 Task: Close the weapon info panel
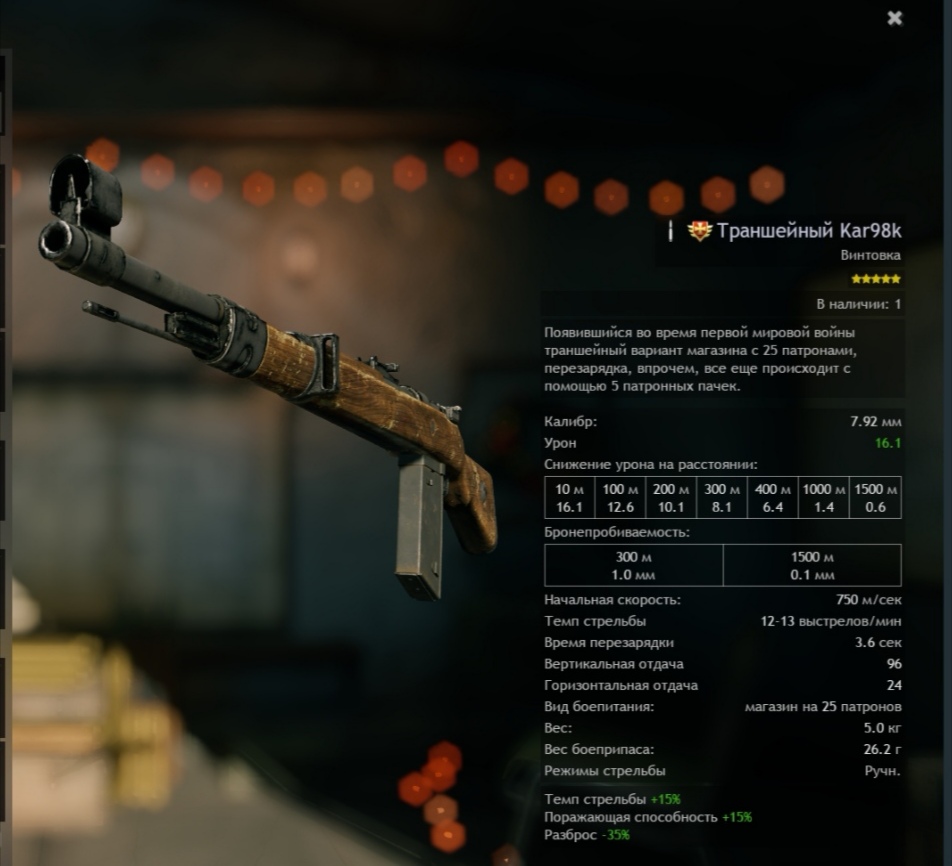pos(895,18)
